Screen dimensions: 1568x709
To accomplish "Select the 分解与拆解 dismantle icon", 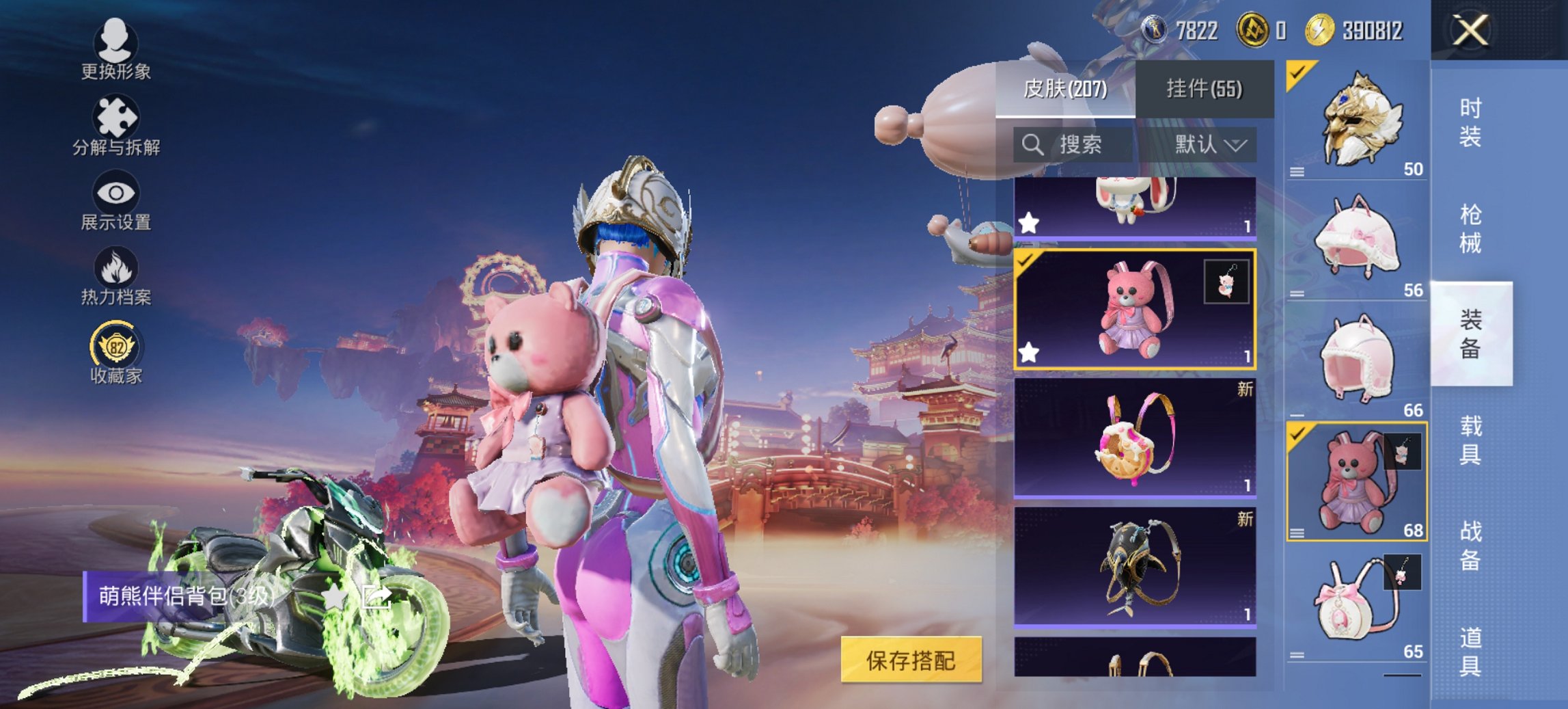I will click(116, 125).
